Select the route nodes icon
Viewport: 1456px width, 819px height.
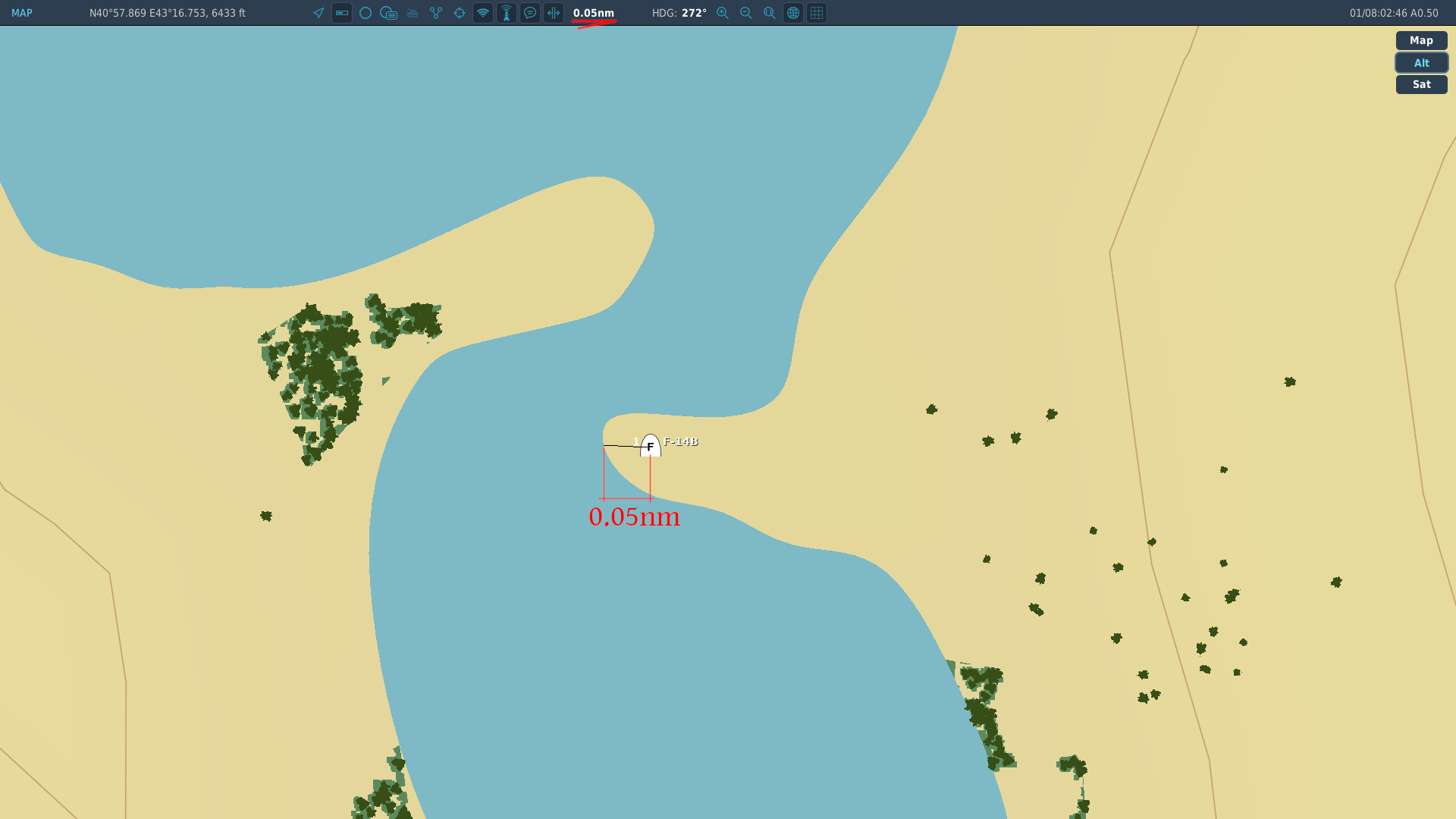tap(436, 13)
